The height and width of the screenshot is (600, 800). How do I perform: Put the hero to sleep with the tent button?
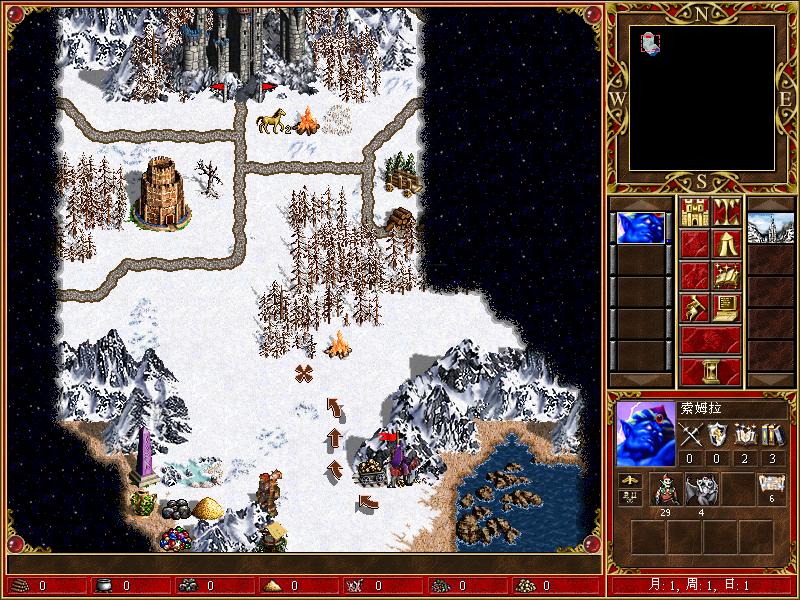point(726,243)
